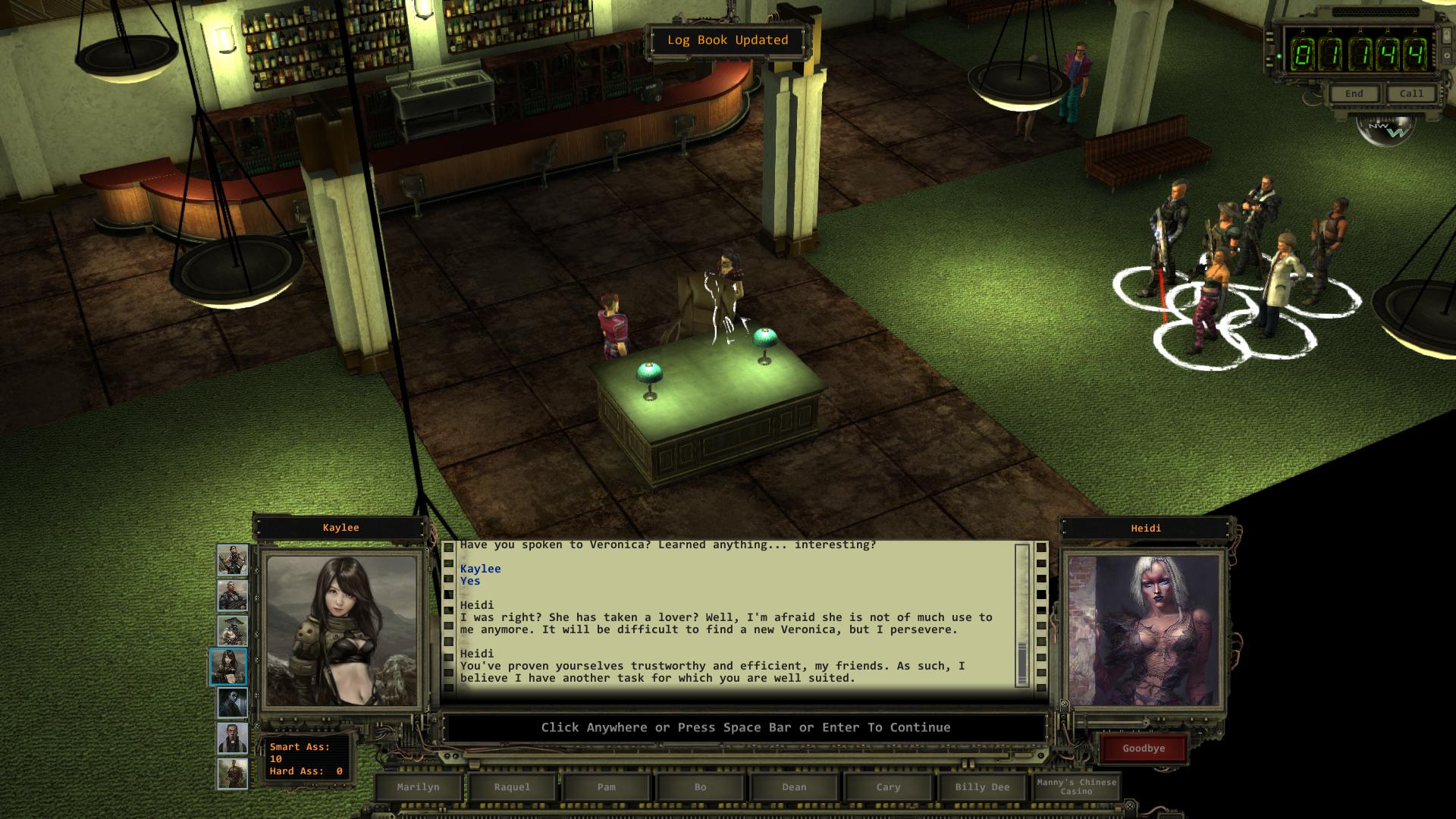
Task: Switch speaker to the bald armored ranger portrait
Action: [232, 596]
